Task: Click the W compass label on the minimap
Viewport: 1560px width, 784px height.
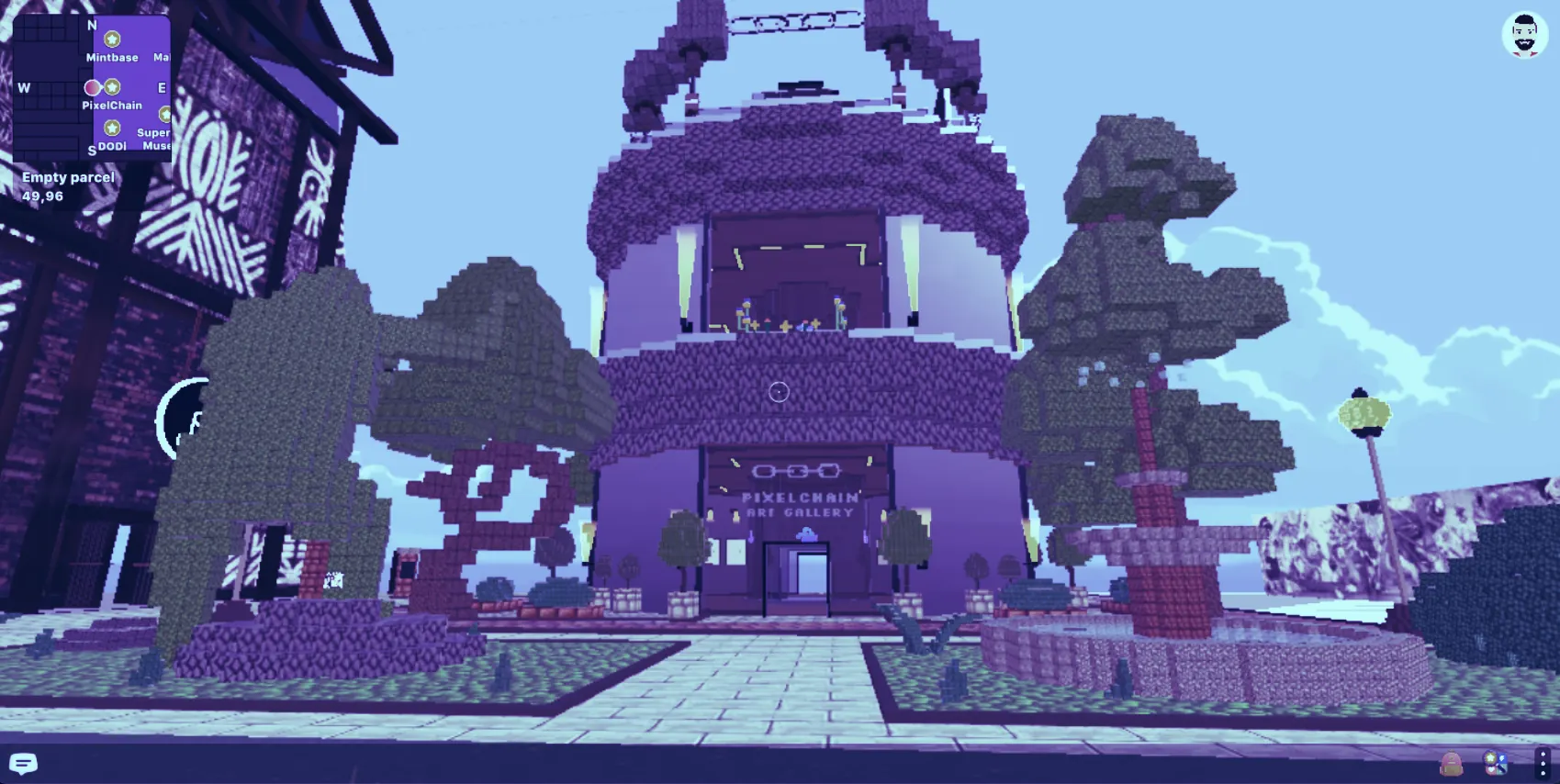Action: point(24,87)
